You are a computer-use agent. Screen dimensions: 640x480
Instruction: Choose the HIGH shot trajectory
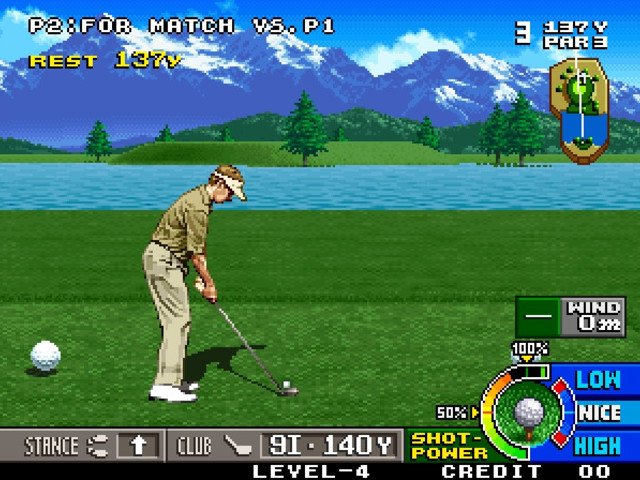coord(598,445)
